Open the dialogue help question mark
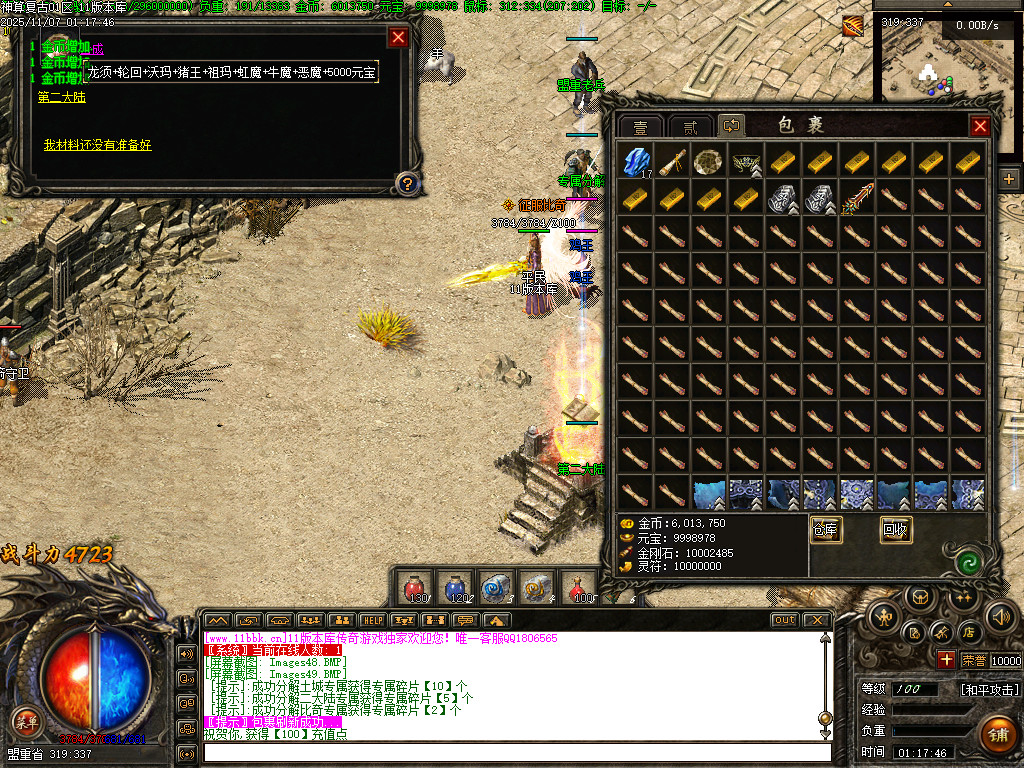 click(x=406, y=183)
